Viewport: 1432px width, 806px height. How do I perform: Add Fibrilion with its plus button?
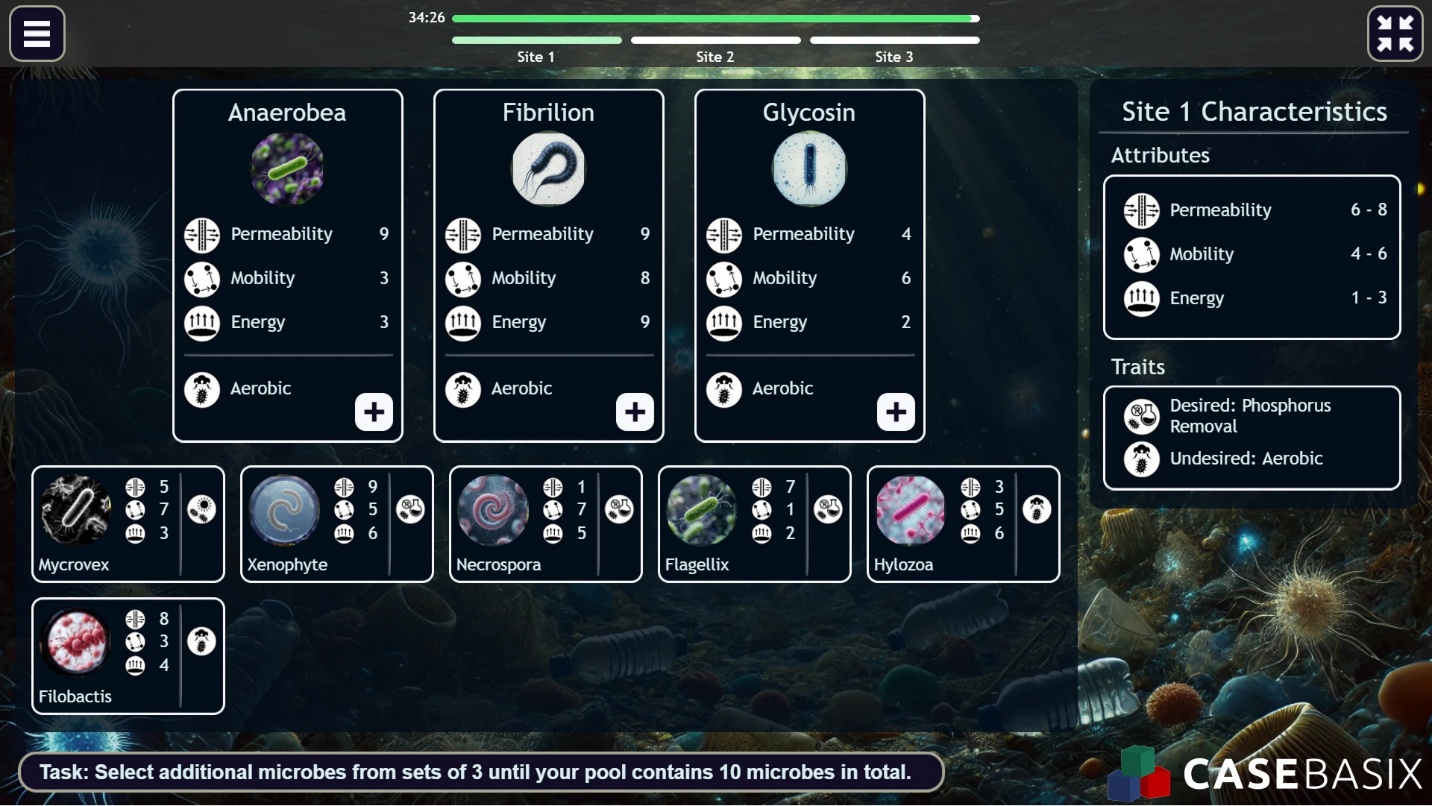[x=635, y=412]
